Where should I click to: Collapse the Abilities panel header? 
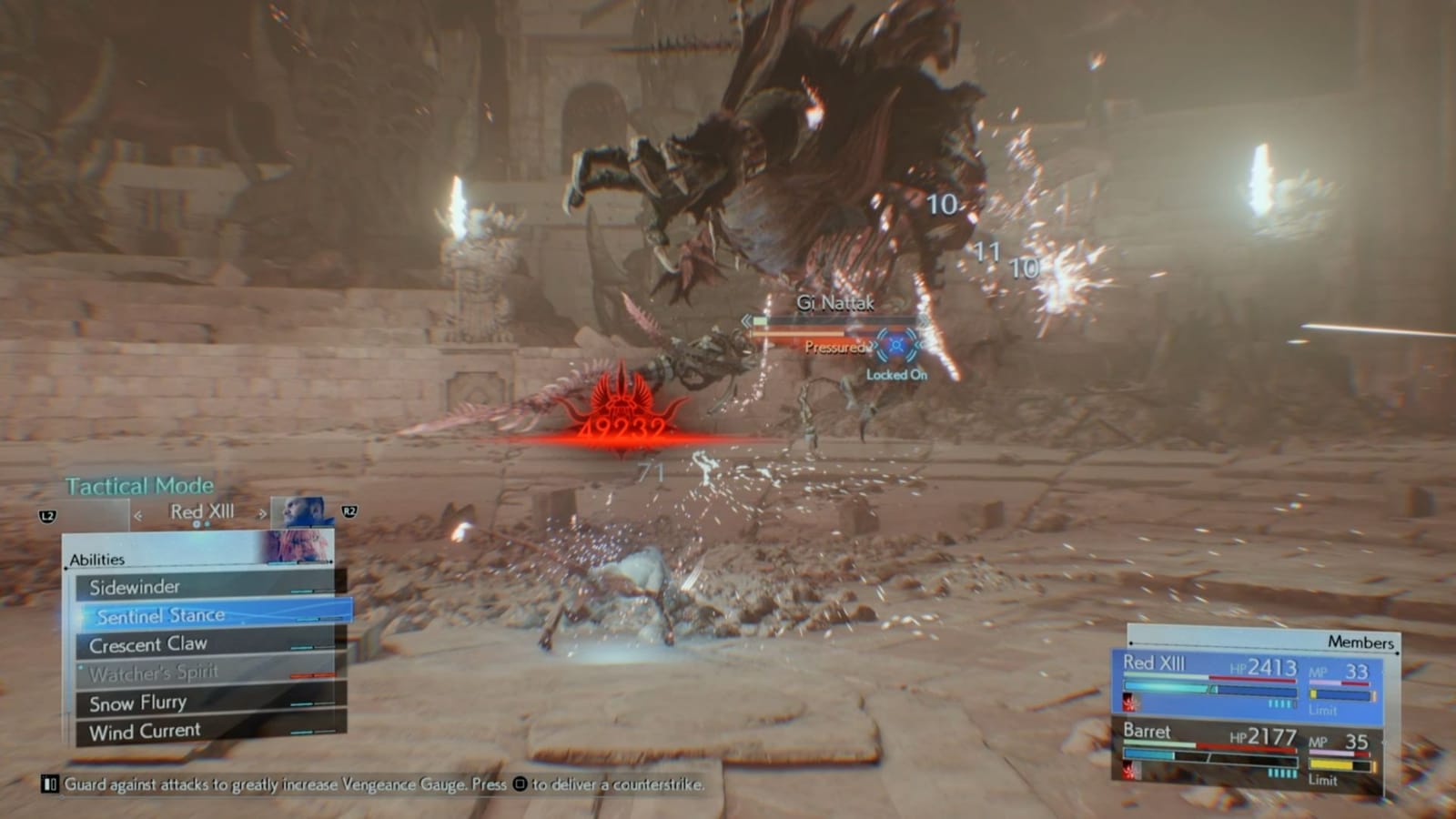tap(97, 559)
